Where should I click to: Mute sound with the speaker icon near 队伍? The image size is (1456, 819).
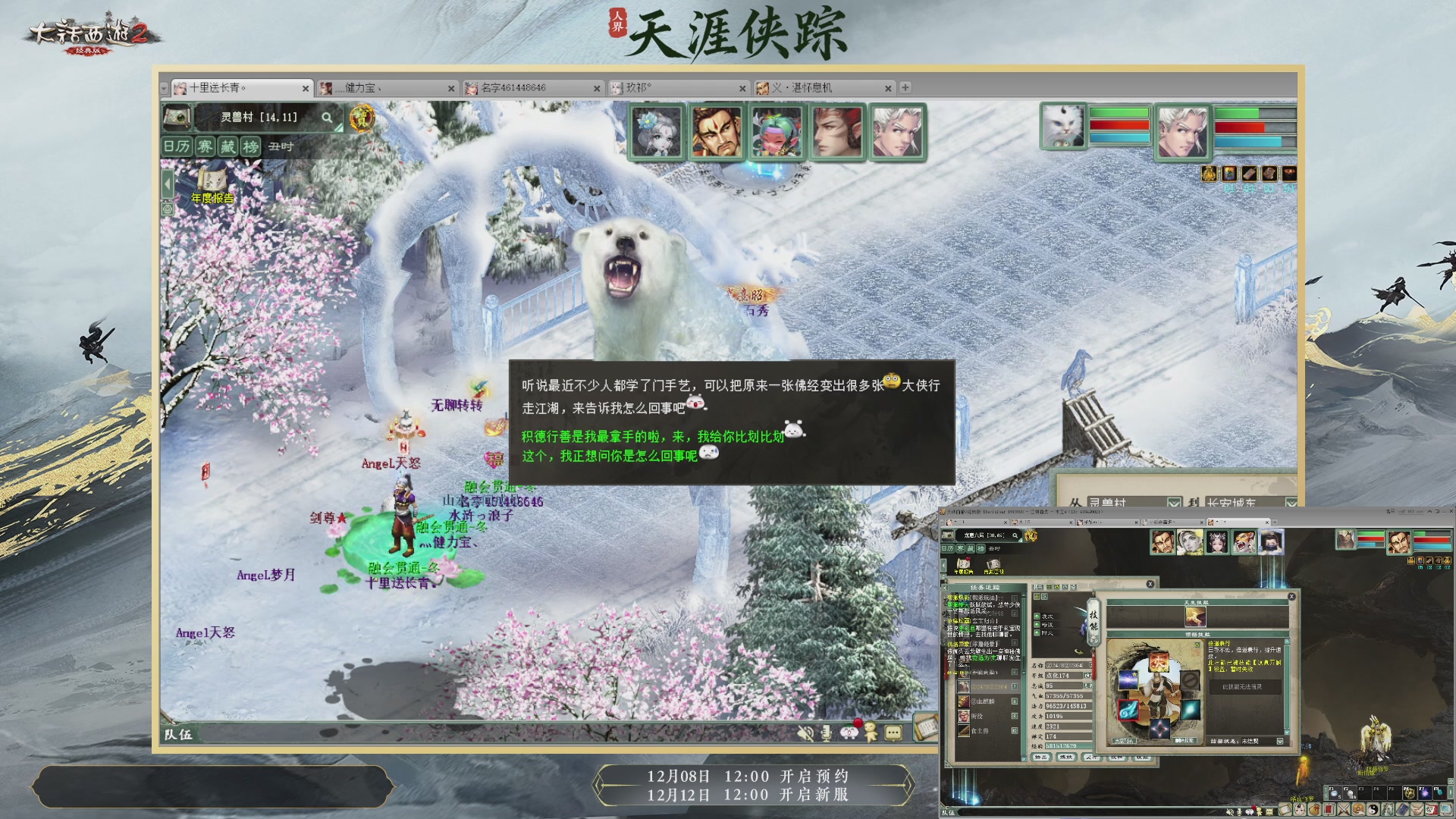tap(805, 733)
